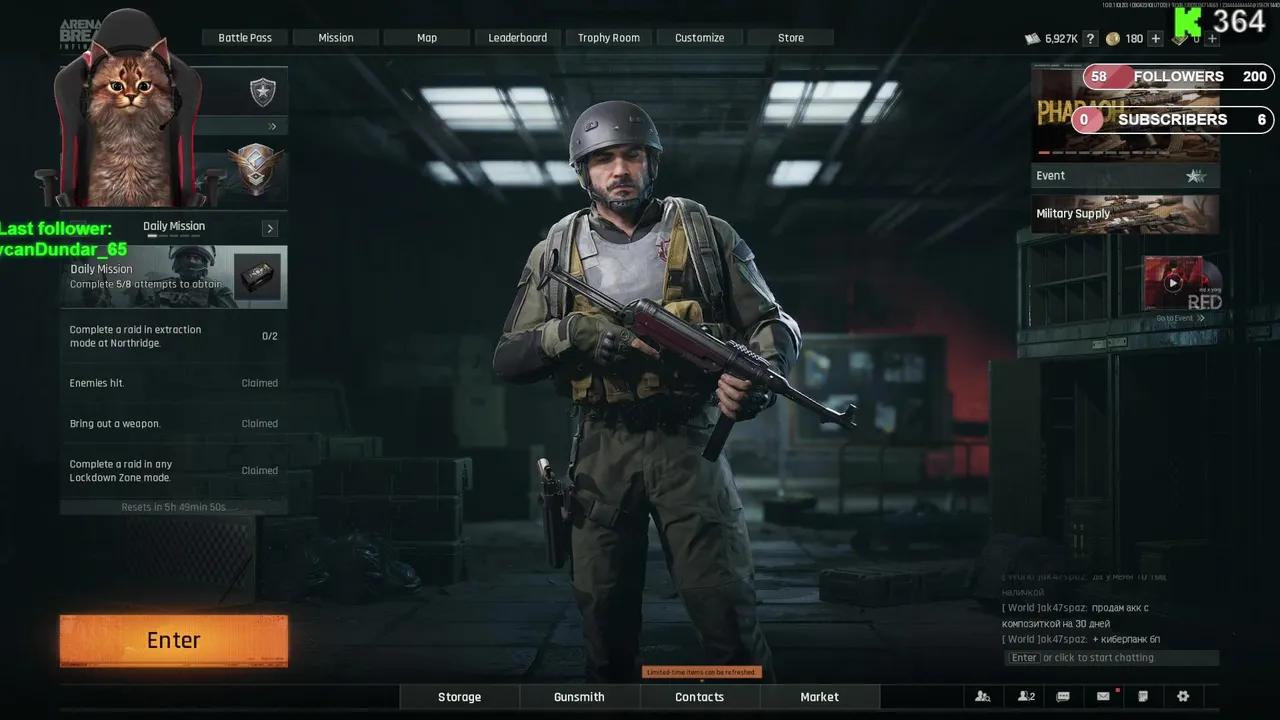Switch to the Gunsmith tab
The image size is (1280, 720).
(579, 696)
